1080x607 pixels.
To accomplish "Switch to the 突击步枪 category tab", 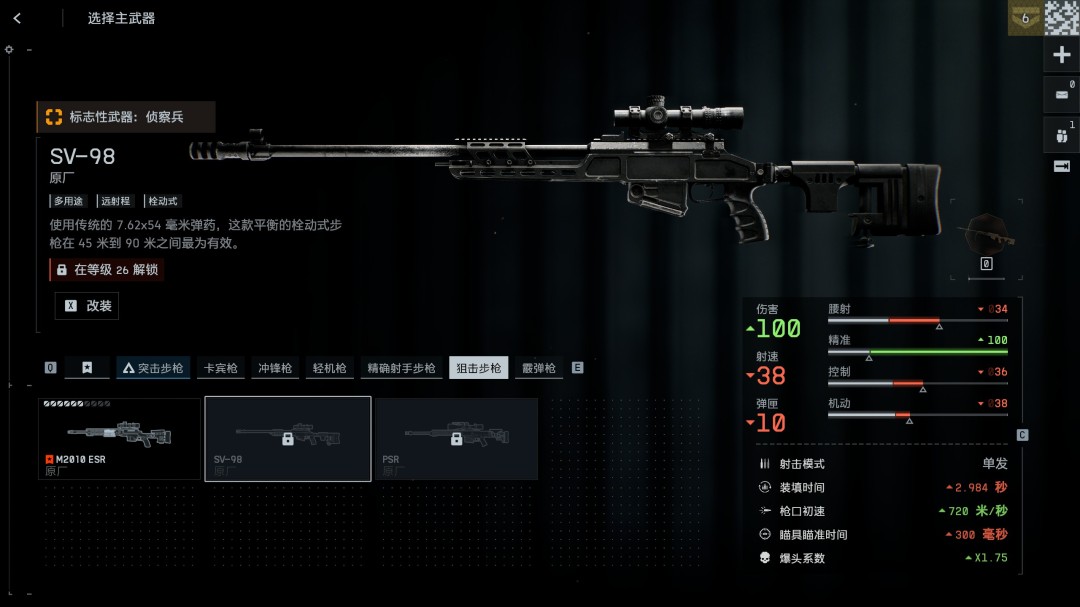I will (x=153, y=368).
